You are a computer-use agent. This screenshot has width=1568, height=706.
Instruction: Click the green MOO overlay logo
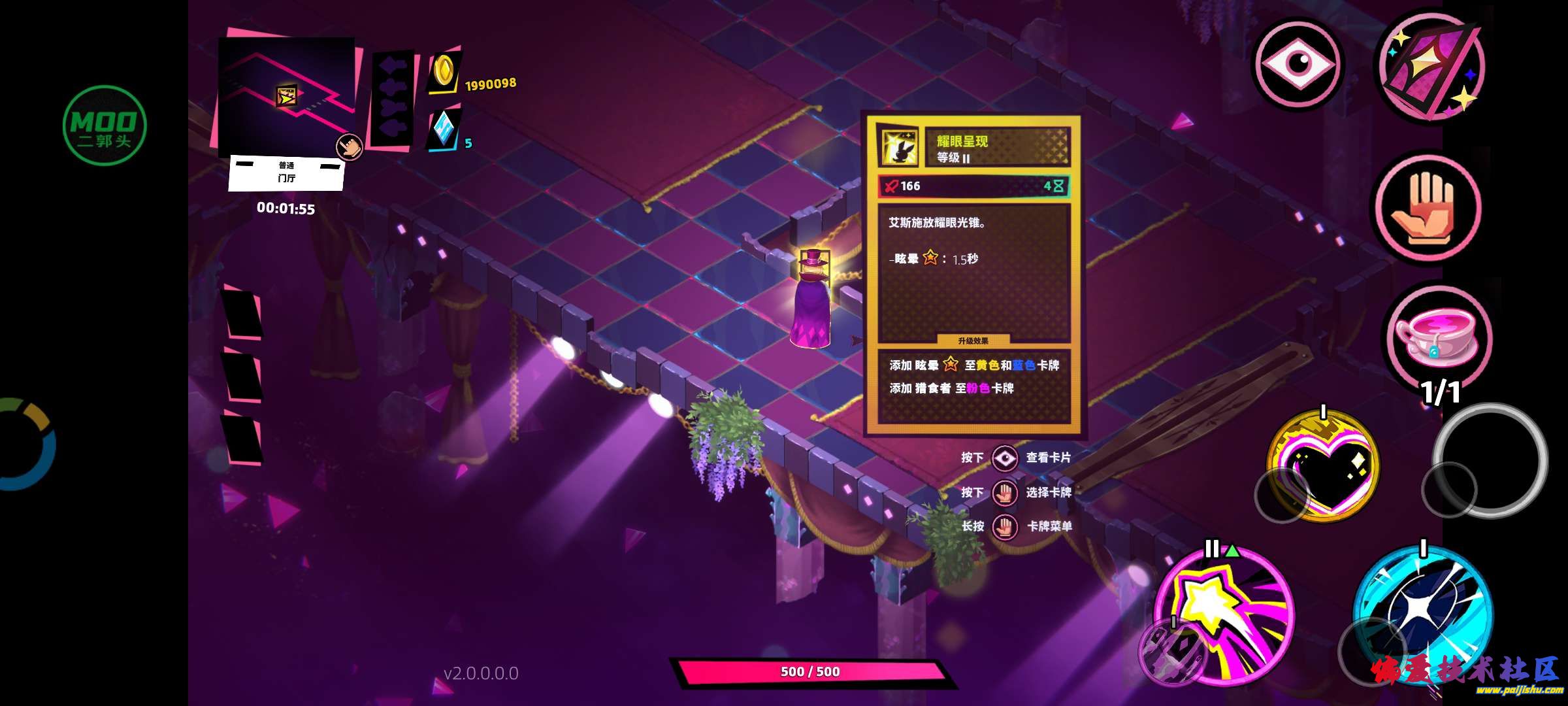(x=105, y=126)
